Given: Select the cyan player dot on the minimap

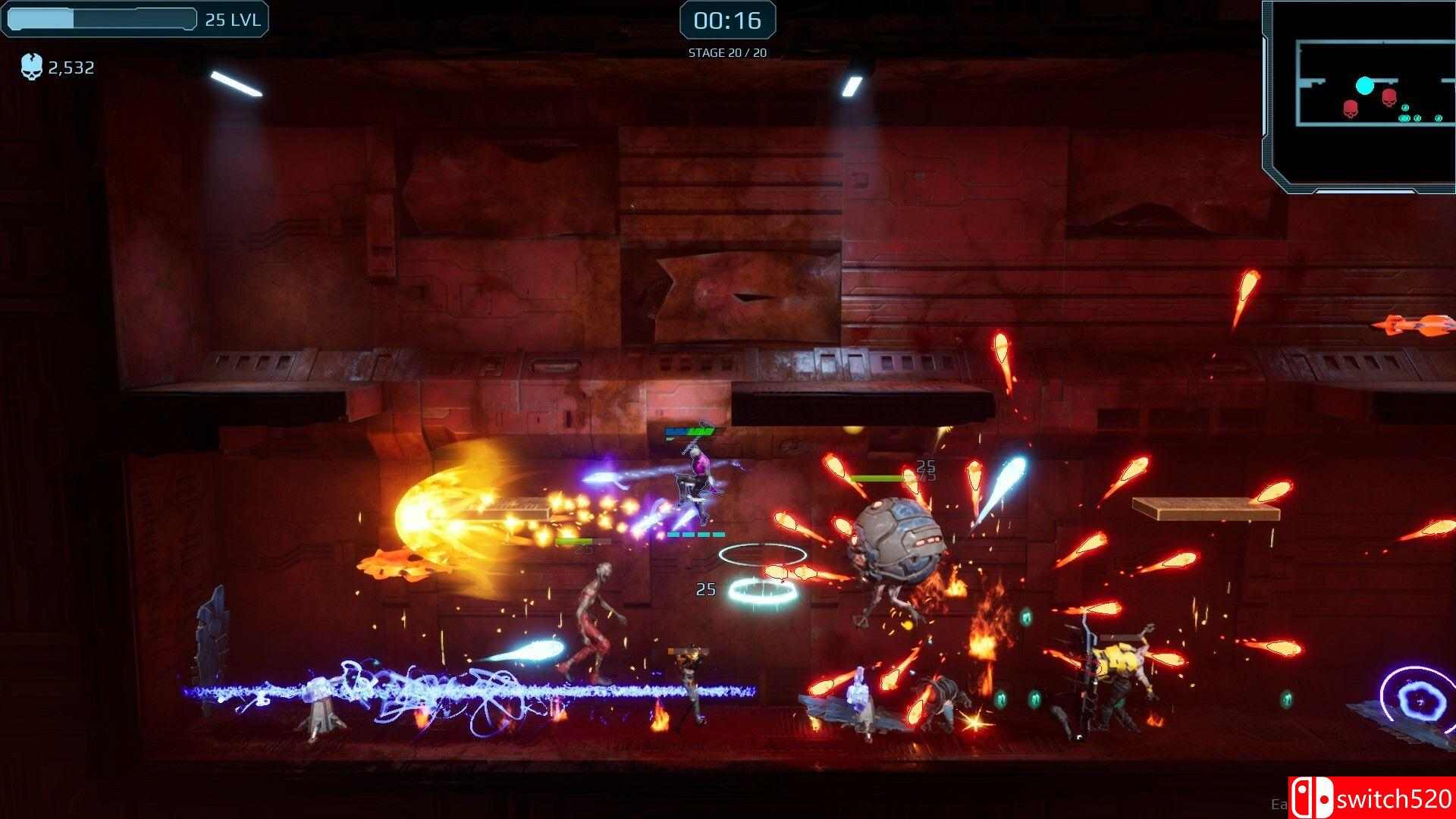Looking at the screenshot, I should (1363, 86).
